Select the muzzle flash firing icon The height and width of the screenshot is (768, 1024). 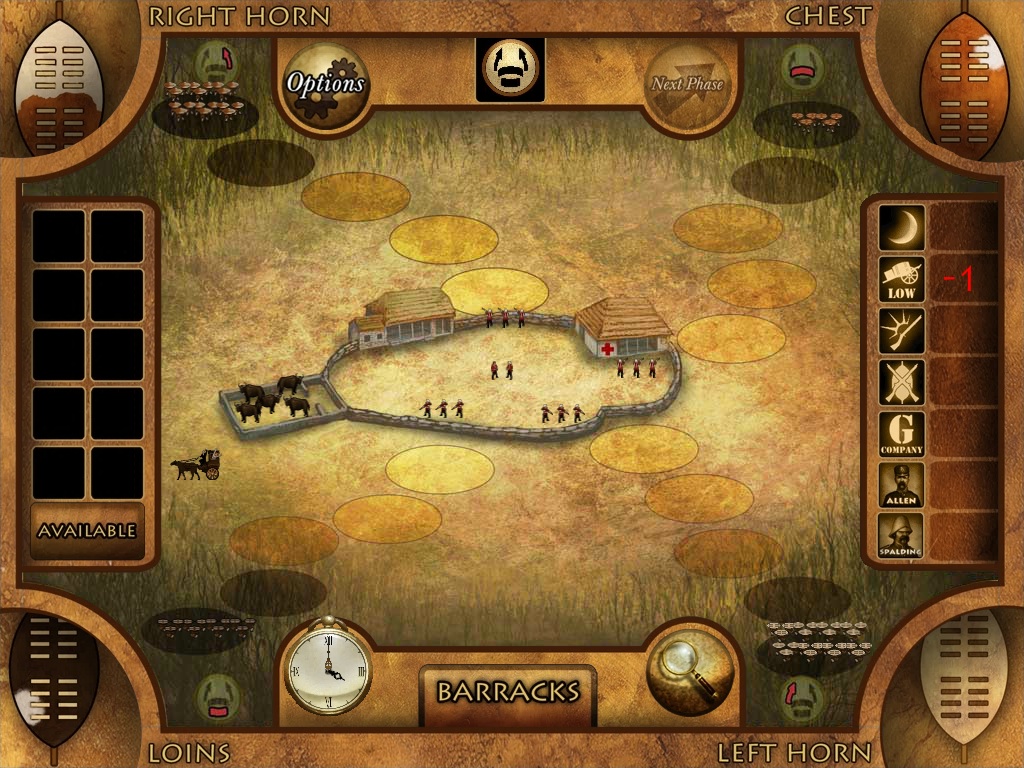click(x=901, y=331)
